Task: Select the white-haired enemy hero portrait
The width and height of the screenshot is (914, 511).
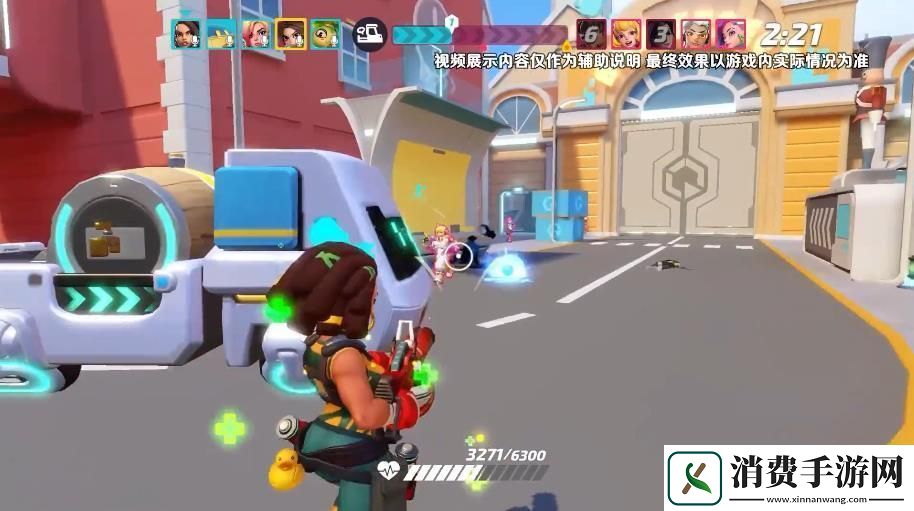Action: 695,35
